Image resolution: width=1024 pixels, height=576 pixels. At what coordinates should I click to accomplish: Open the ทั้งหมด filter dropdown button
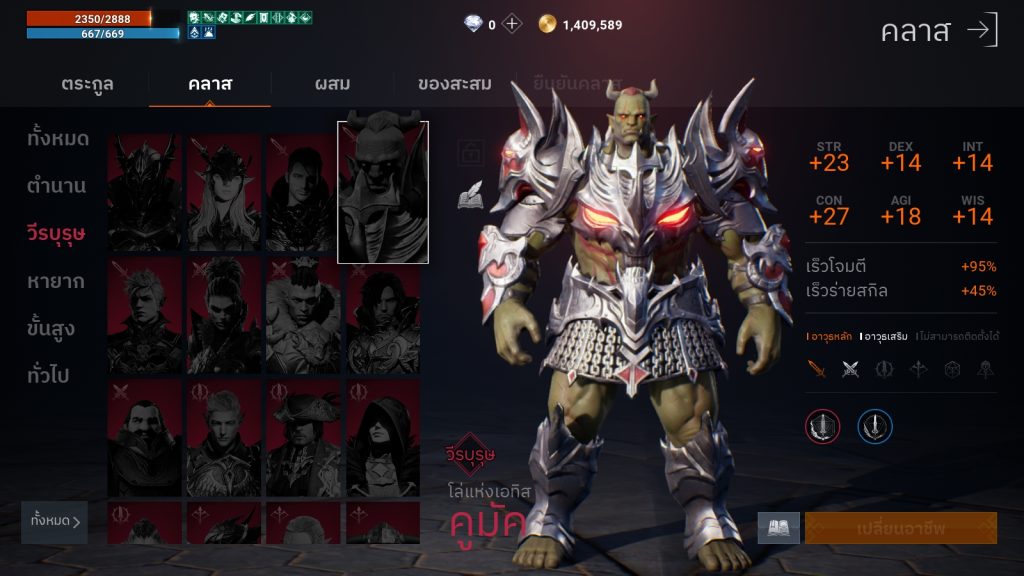54,521
